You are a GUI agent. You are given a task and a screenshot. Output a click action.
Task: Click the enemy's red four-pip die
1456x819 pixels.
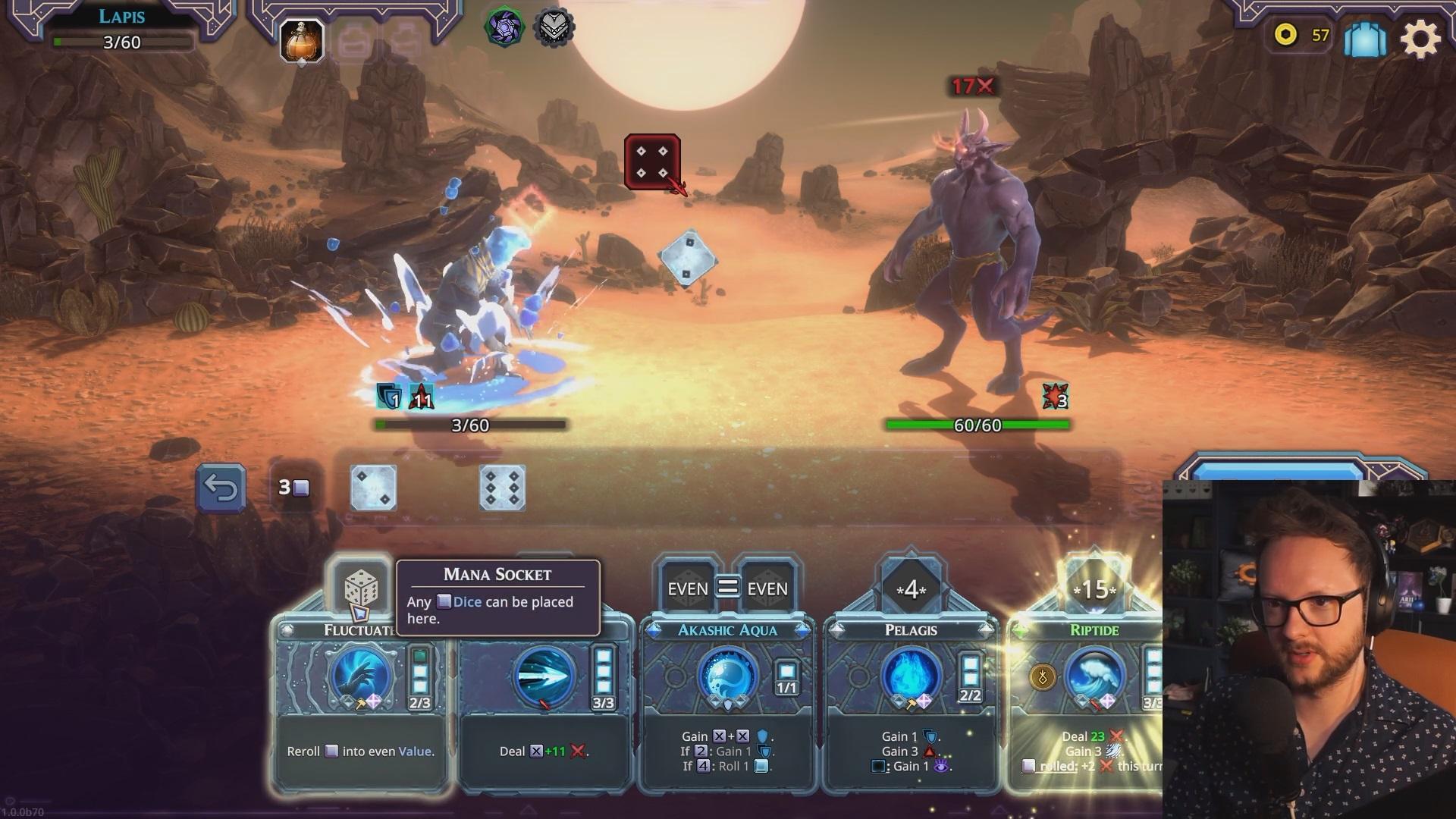(x=651, y=162)
